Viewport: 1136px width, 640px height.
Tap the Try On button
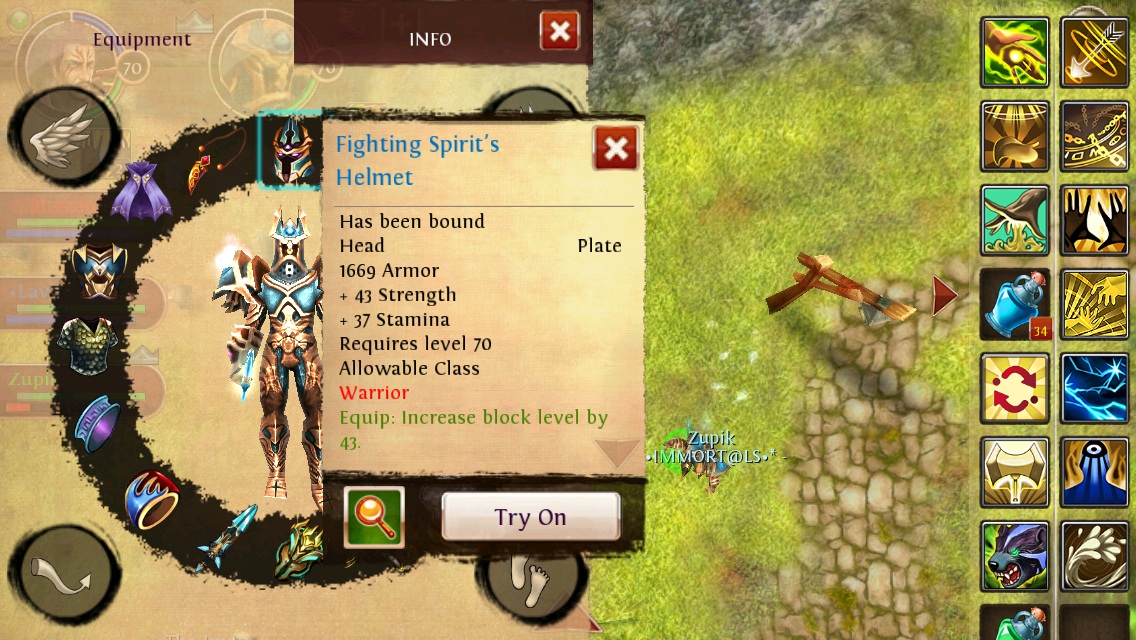(530, 517)
